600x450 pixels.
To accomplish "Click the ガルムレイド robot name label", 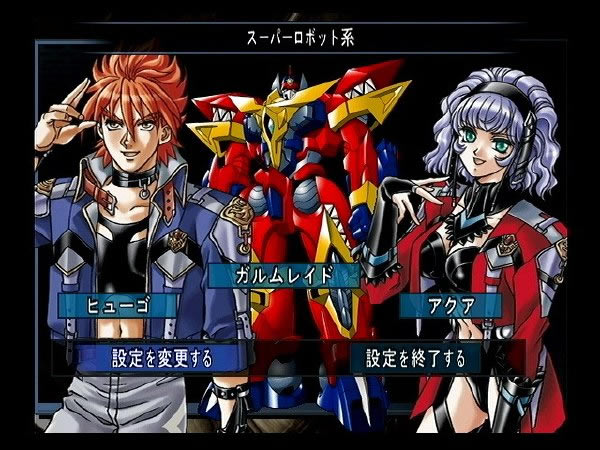I will [x=281, y=274].
